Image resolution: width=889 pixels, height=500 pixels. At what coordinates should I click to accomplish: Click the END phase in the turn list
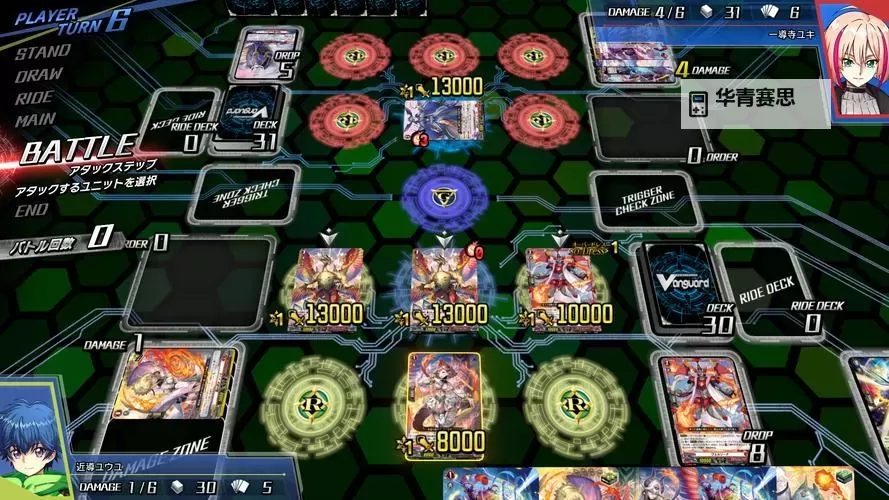pyautogui.click(x=31, y=210)
